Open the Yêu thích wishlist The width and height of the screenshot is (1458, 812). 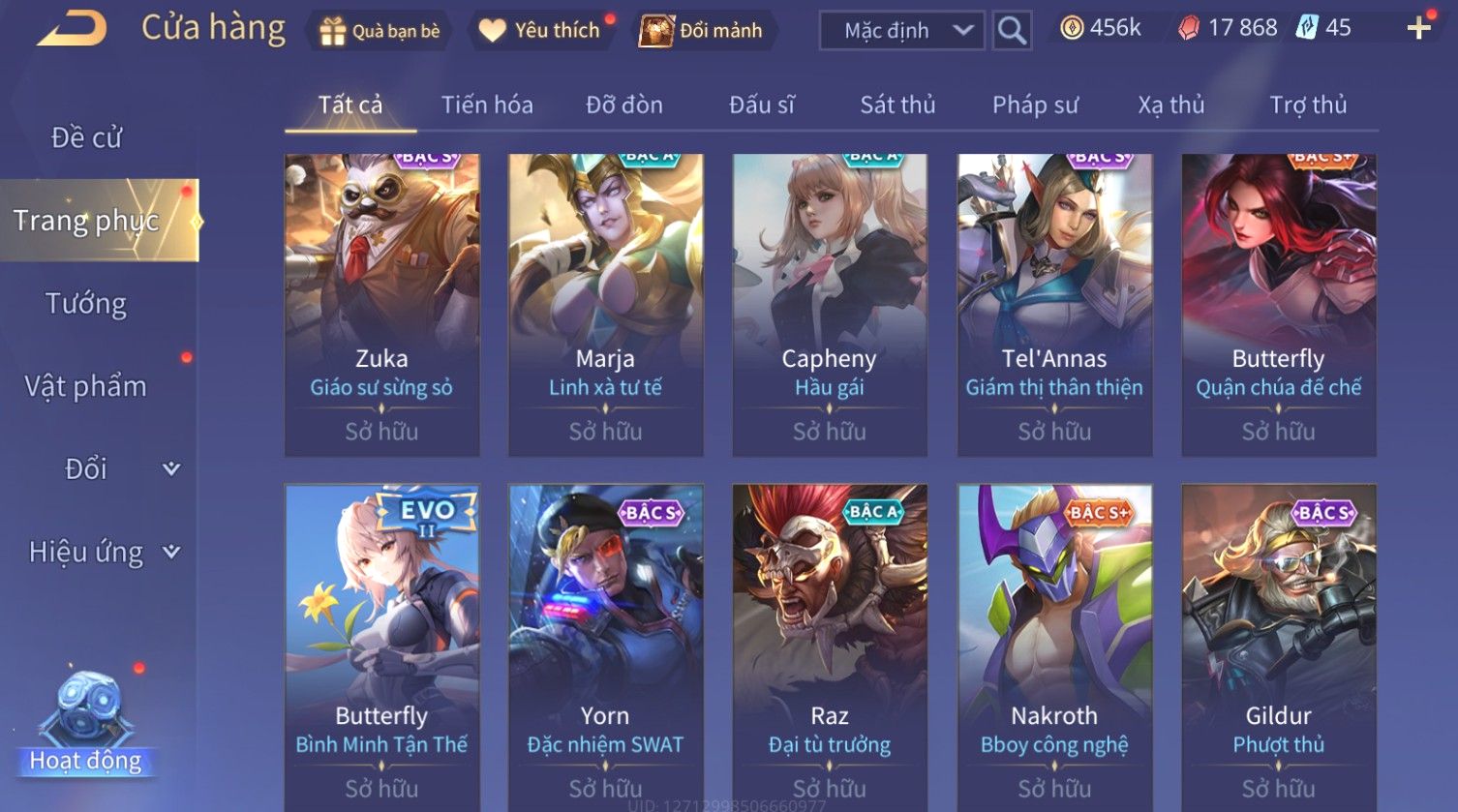[x=540, y=31]
